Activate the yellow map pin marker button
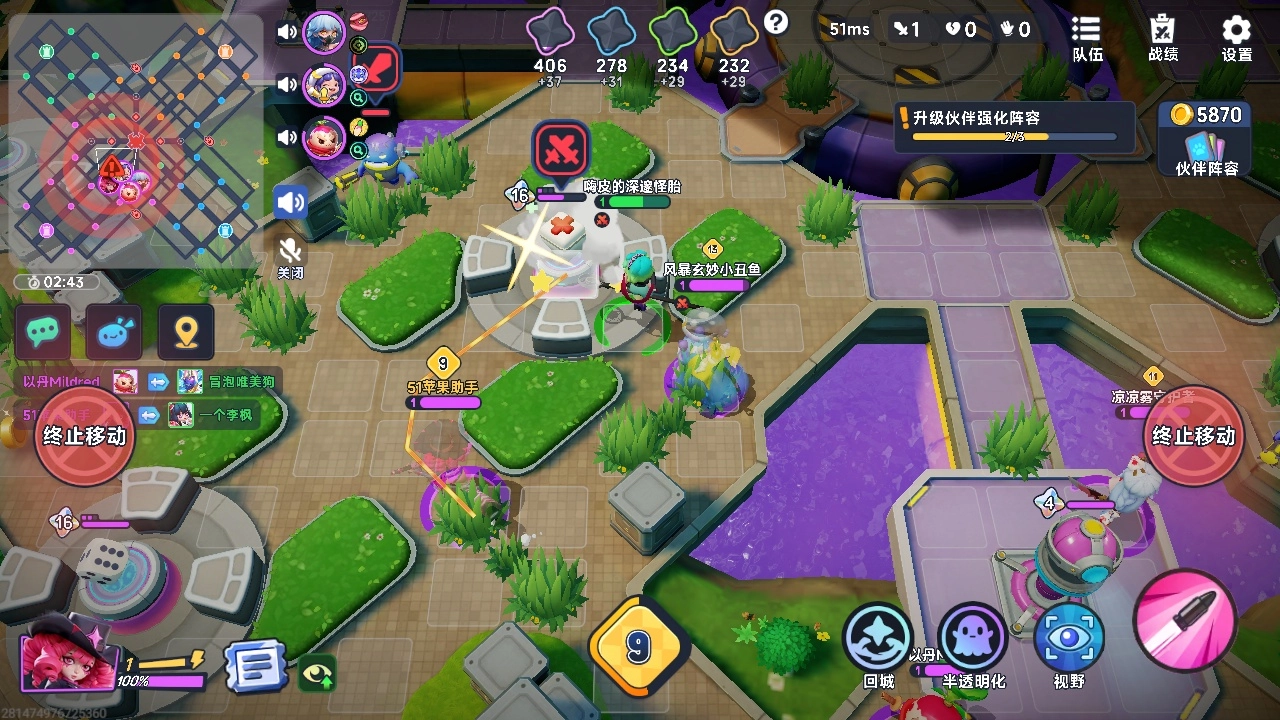 pyautogui.click(x=185, y=332)
